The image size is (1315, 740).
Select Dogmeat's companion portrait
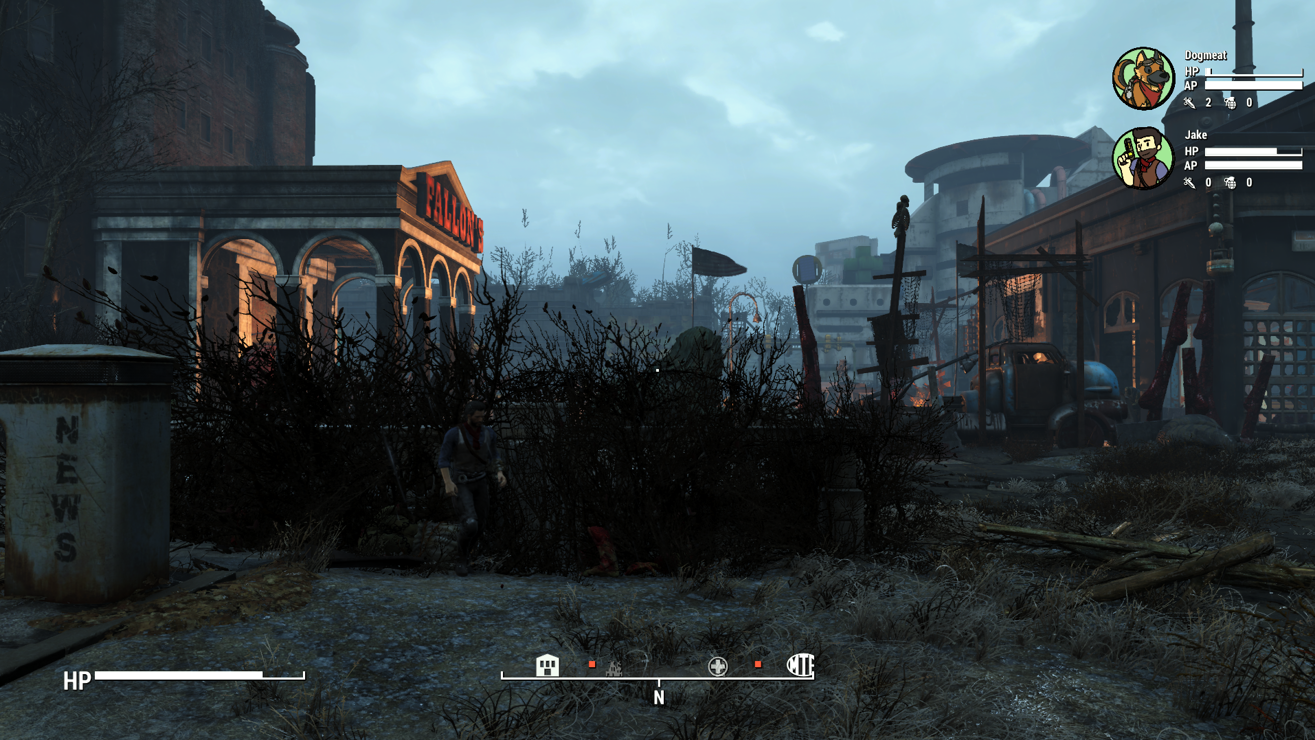click(x=1143, y=78)
